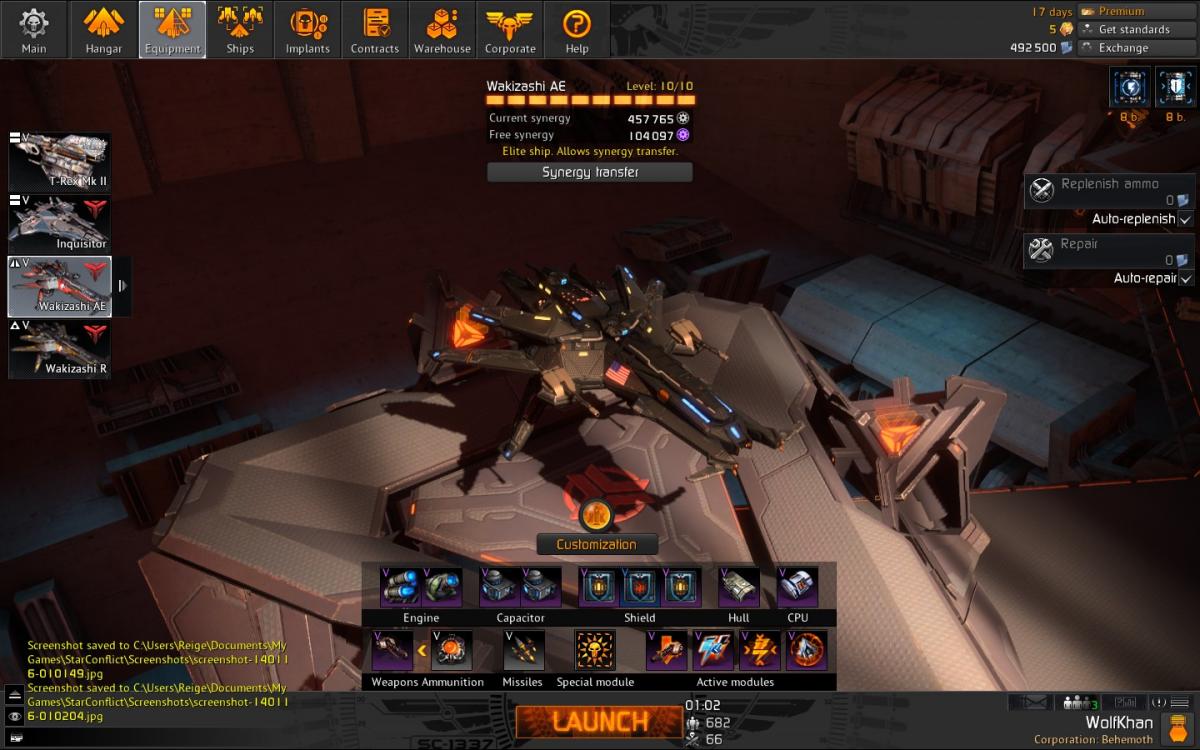Open the Exchange button
Viewport: 1200px width, 750px height.
(x=1123, y=47)
